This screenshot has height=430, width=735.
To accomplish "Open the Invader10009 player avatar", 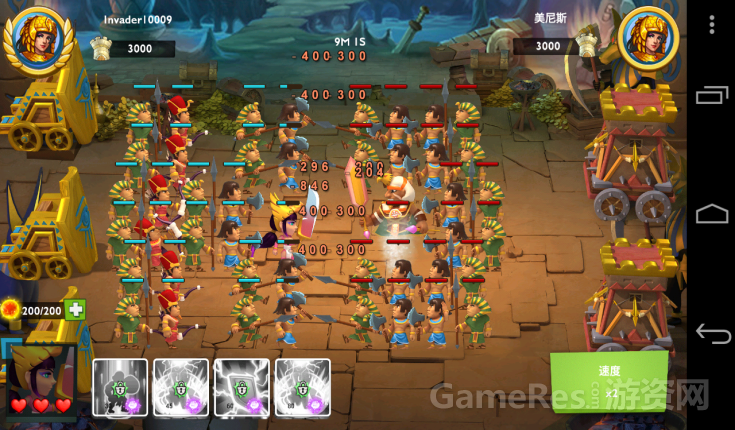I will tap(38, 38).
